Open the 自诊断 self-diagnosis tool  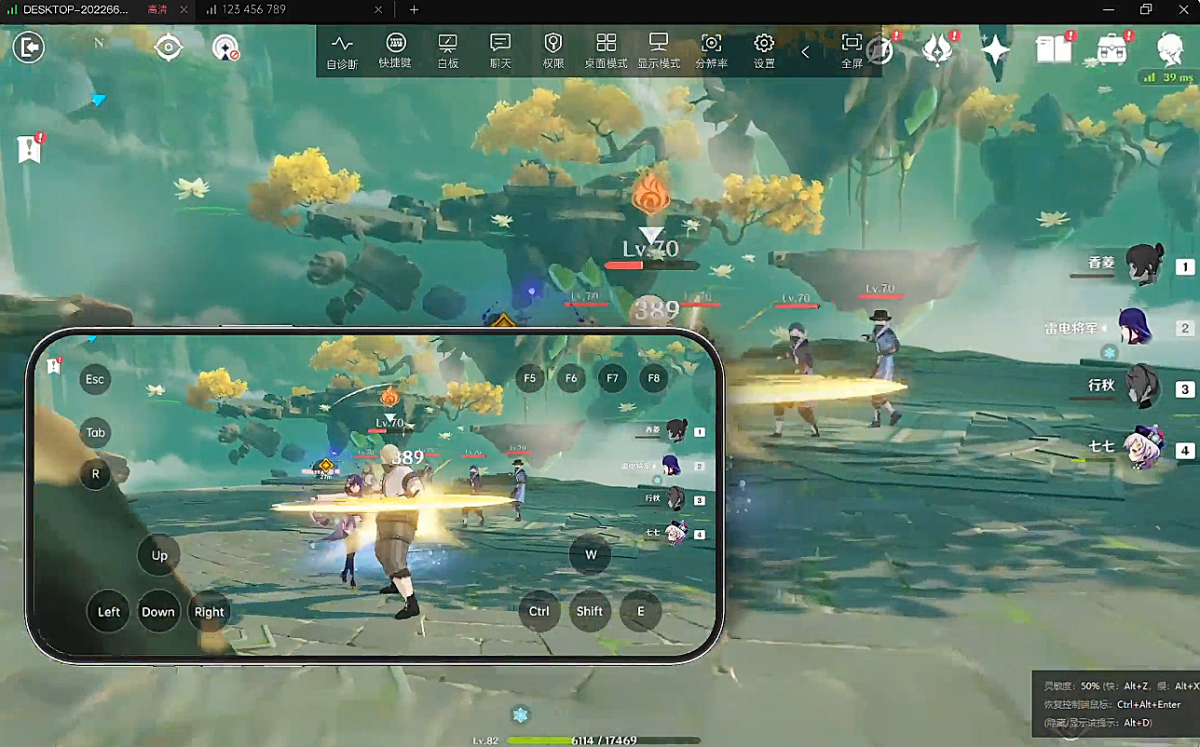coord(342,51)
